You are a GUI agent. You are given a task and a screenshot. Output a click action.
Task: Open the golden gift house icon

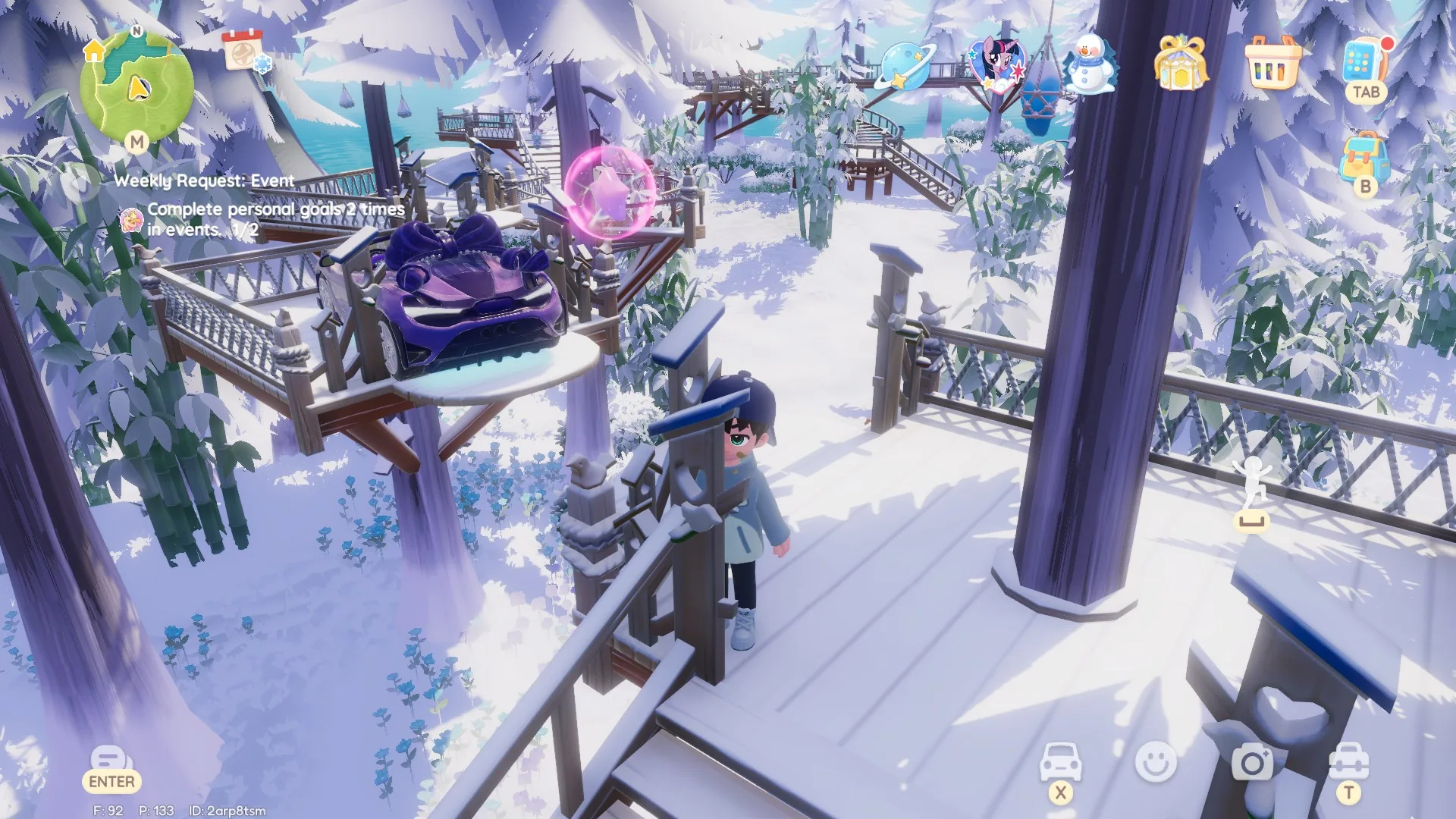(x=1180, y=63)
